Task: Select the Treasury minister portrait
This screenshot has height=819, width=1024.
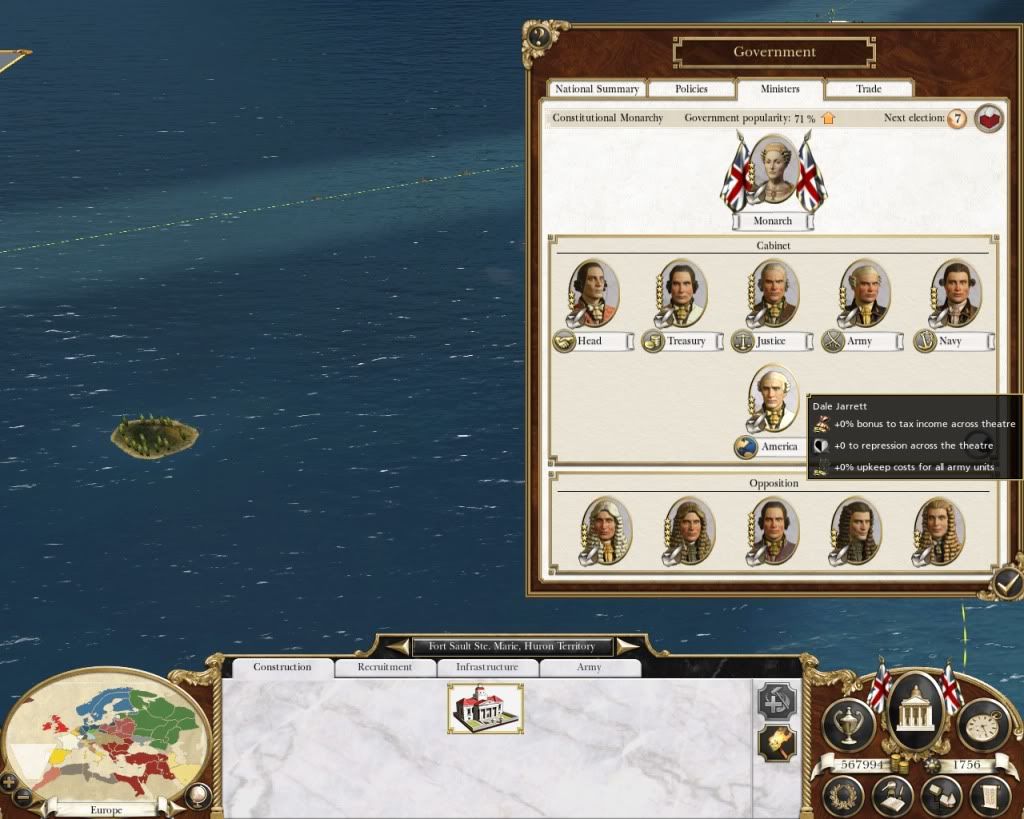Action: coord(683,293)
